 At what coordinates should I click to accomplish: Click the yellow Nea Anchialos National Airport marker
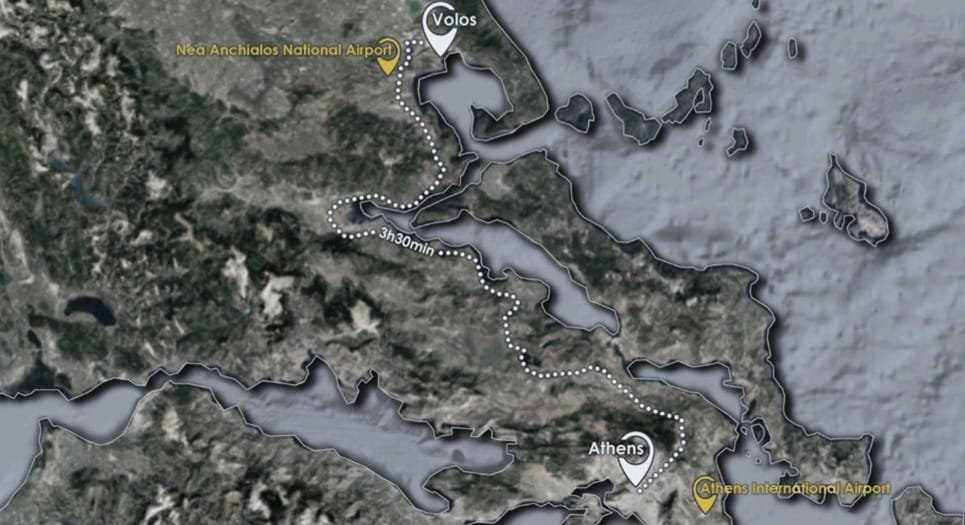pyautogui.click(x=386, y=59)
